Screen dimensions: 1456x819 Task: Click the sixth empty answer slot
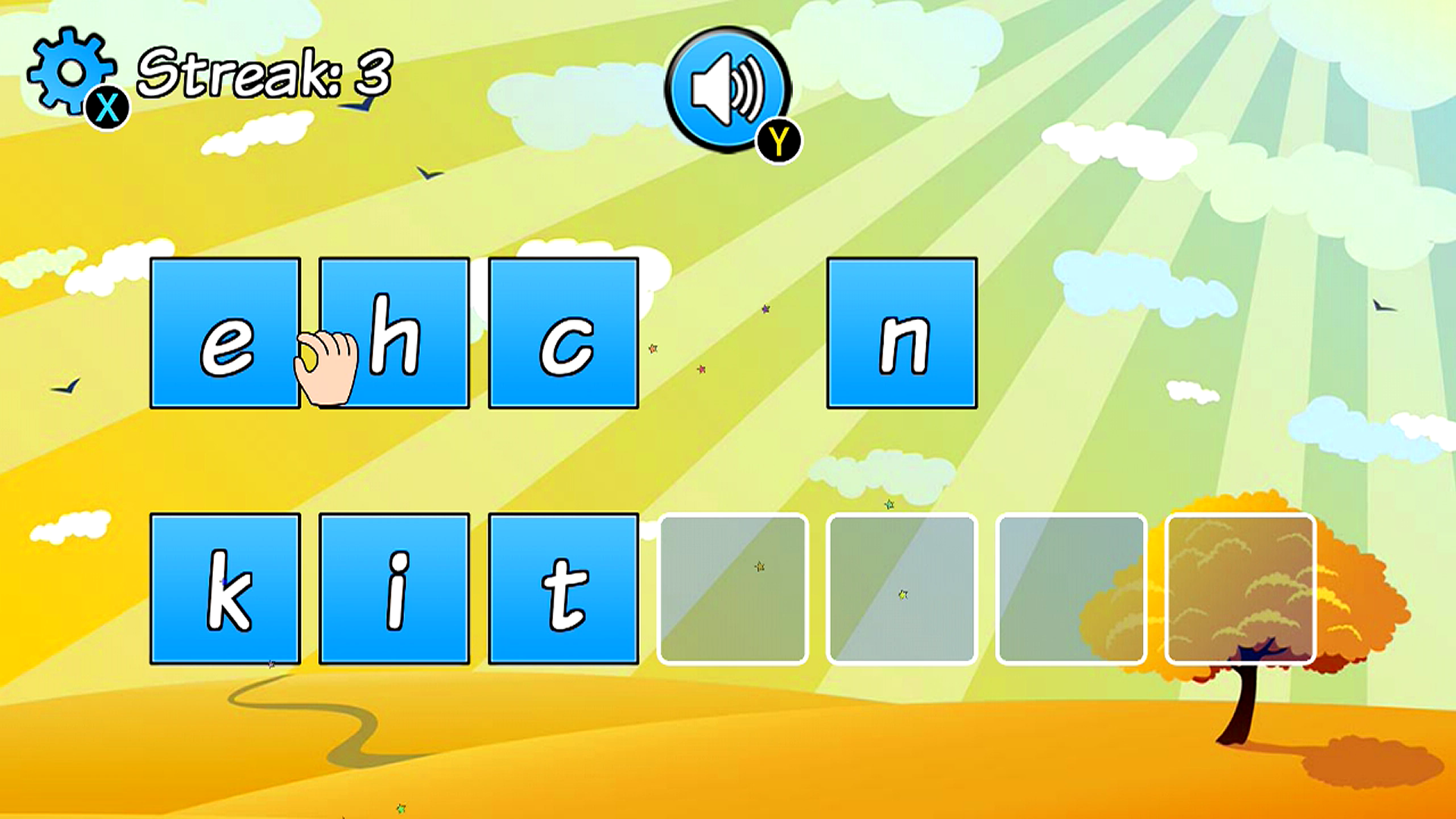pos(1071,588)
